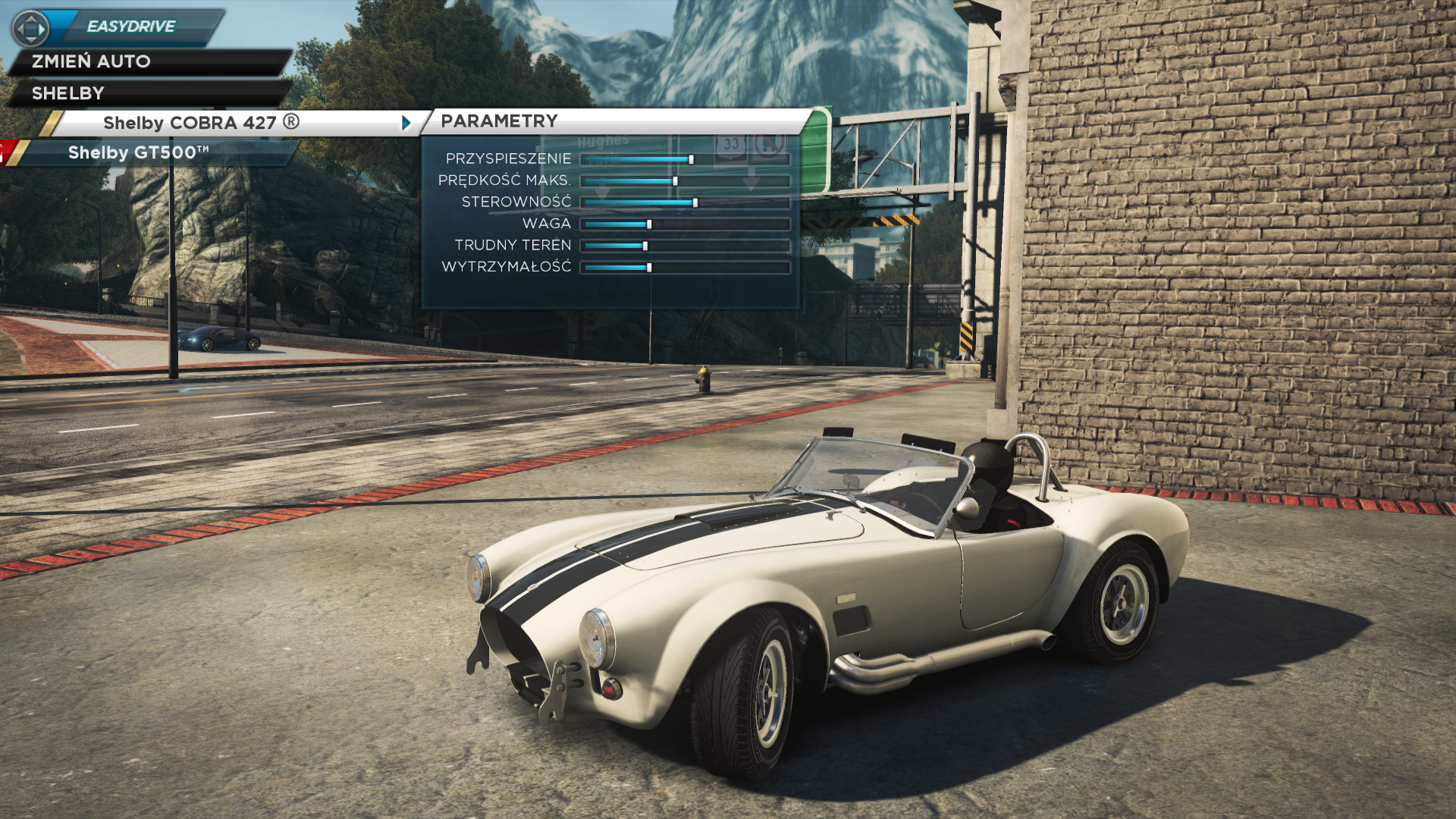Return to the Shelby manufacturer list
This screenshot has height=819, width=1456.
pos(68,93)
